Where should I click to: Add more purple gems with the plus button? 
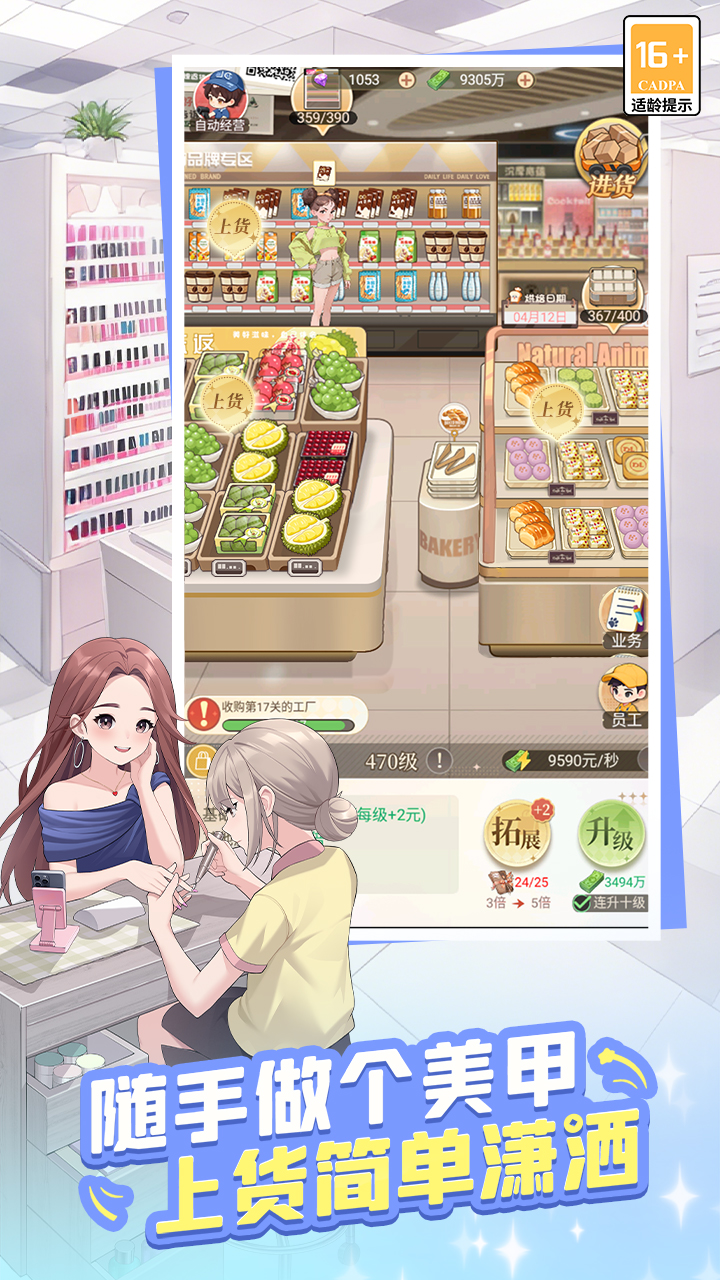[x=407, y=80]
